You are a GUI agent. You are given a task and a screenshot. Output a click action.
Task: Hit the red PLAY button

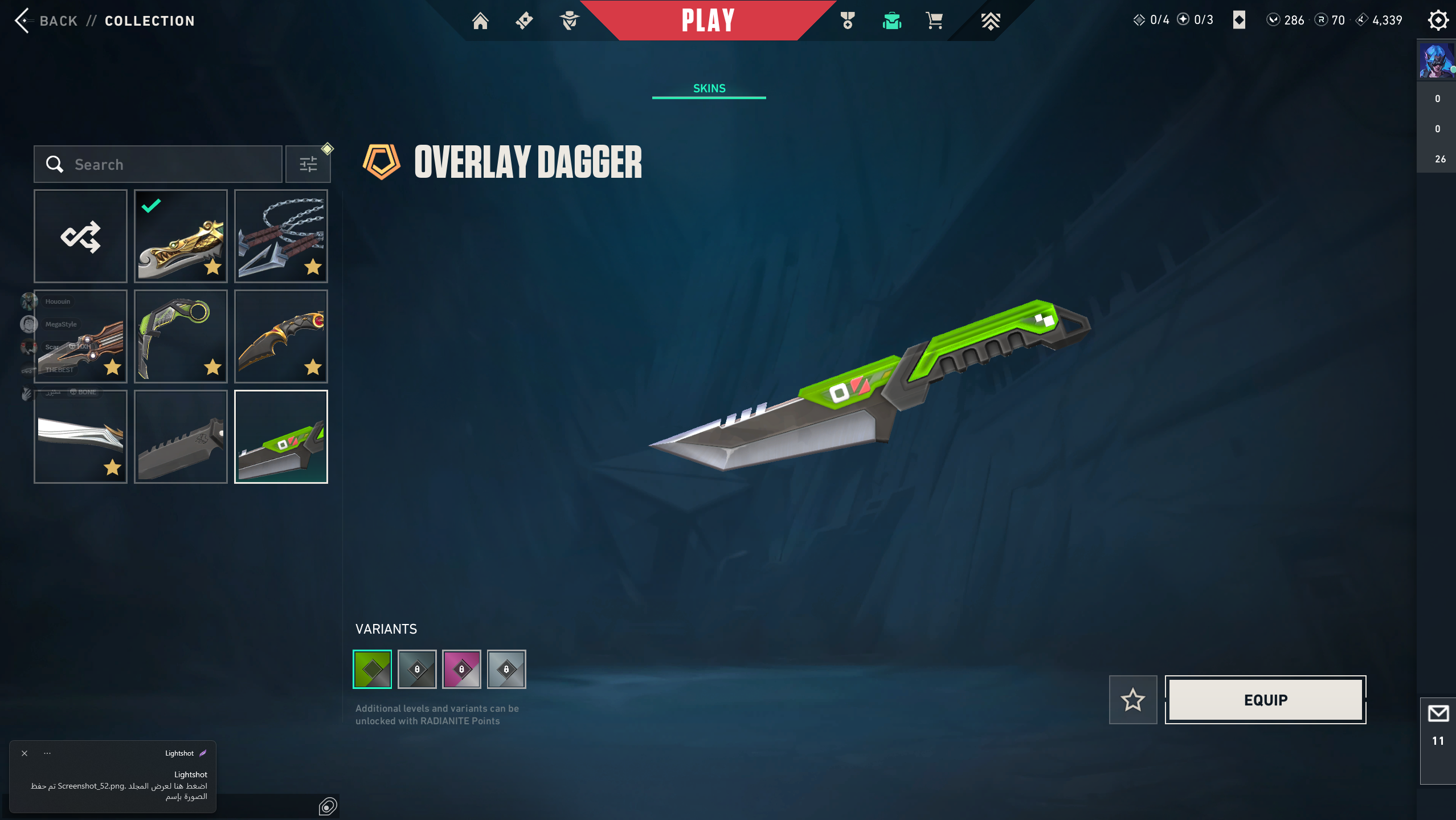pyautogui.click(x=708, y=21)
